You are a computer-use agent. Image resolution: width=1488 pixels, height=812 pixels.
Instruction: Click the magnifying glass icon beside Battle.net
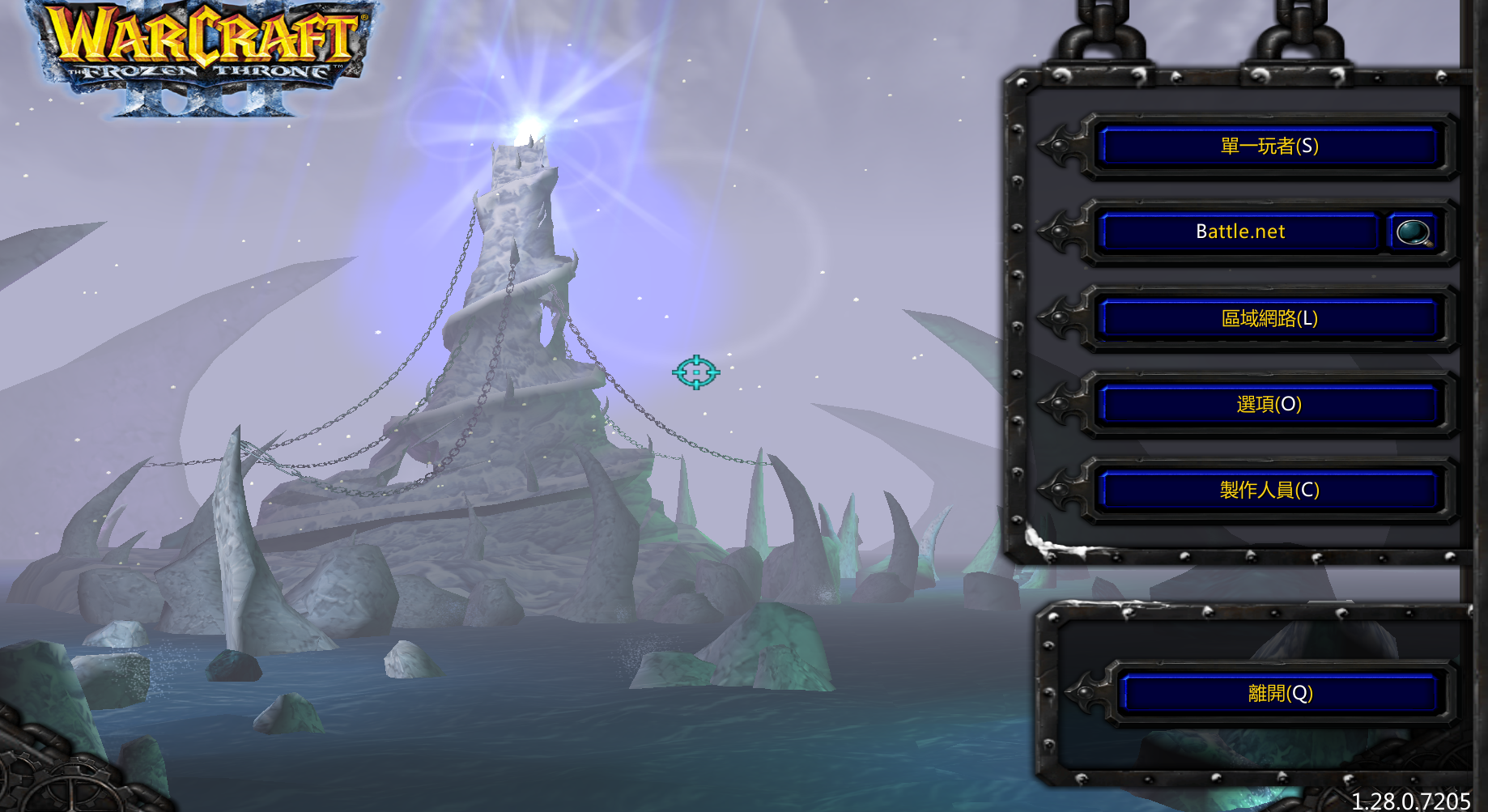[1413, 233]
